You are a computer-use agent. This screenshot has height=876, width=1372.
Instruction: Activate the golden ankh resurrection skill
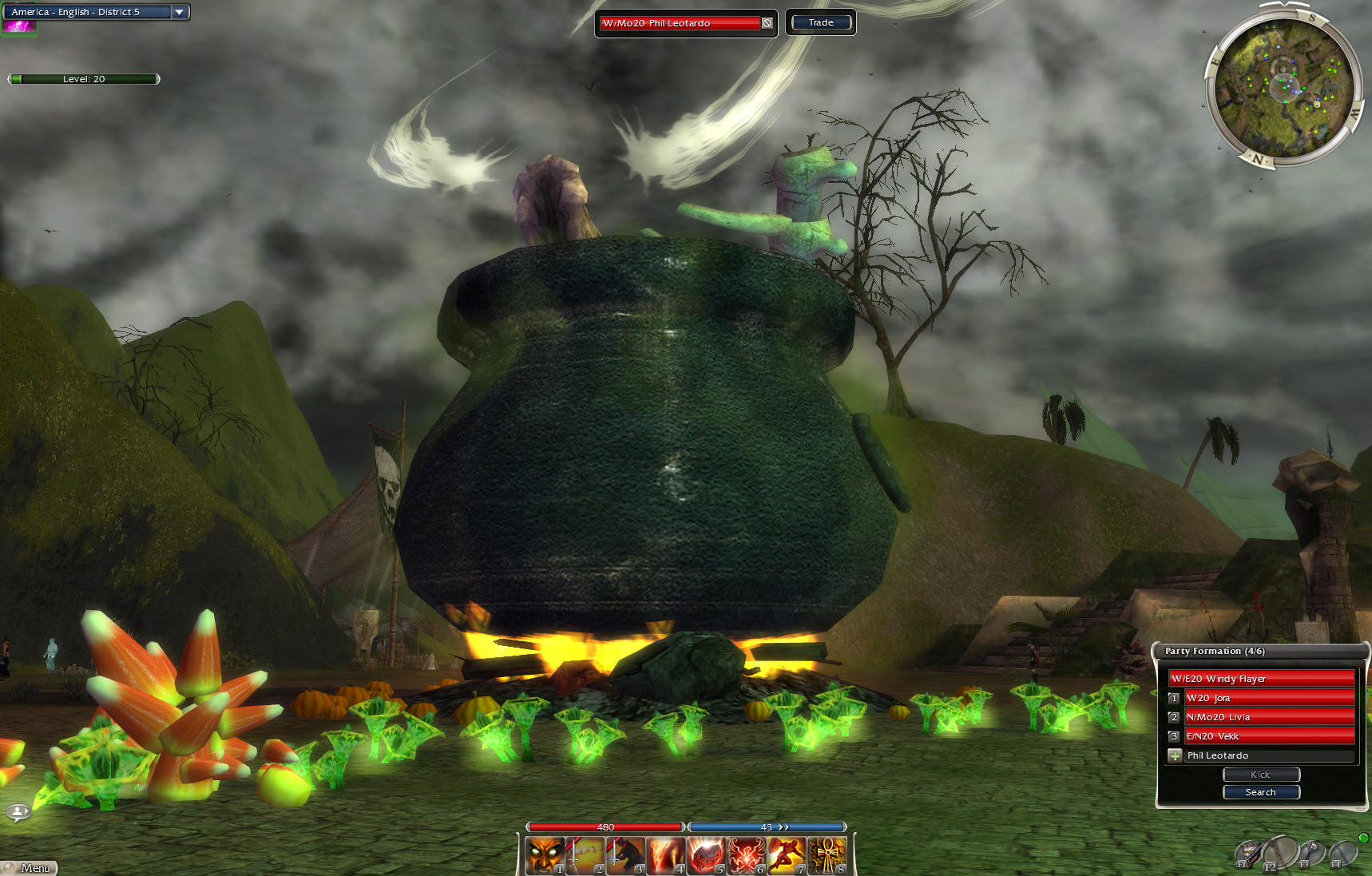[827, 855]
